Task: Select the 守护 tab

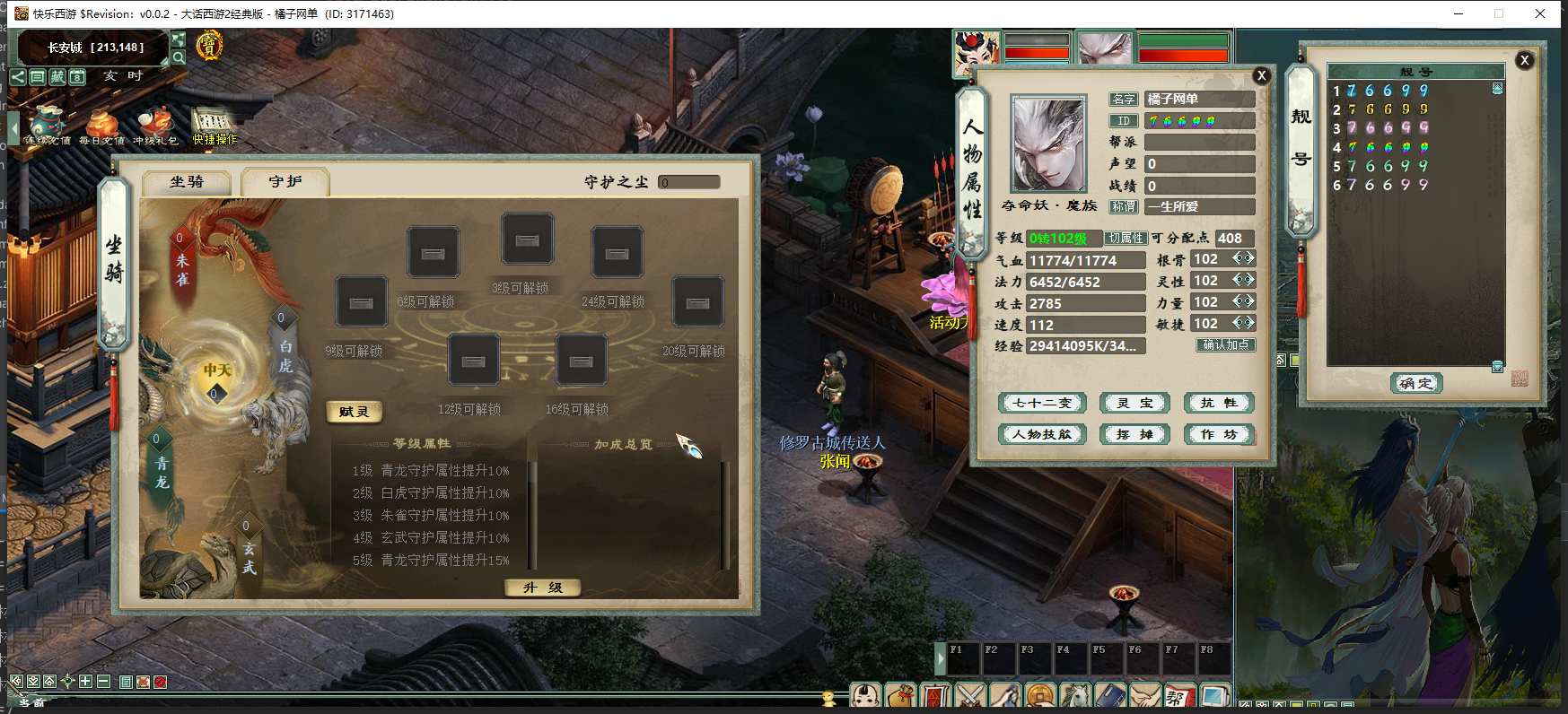Action: (285, 182)
